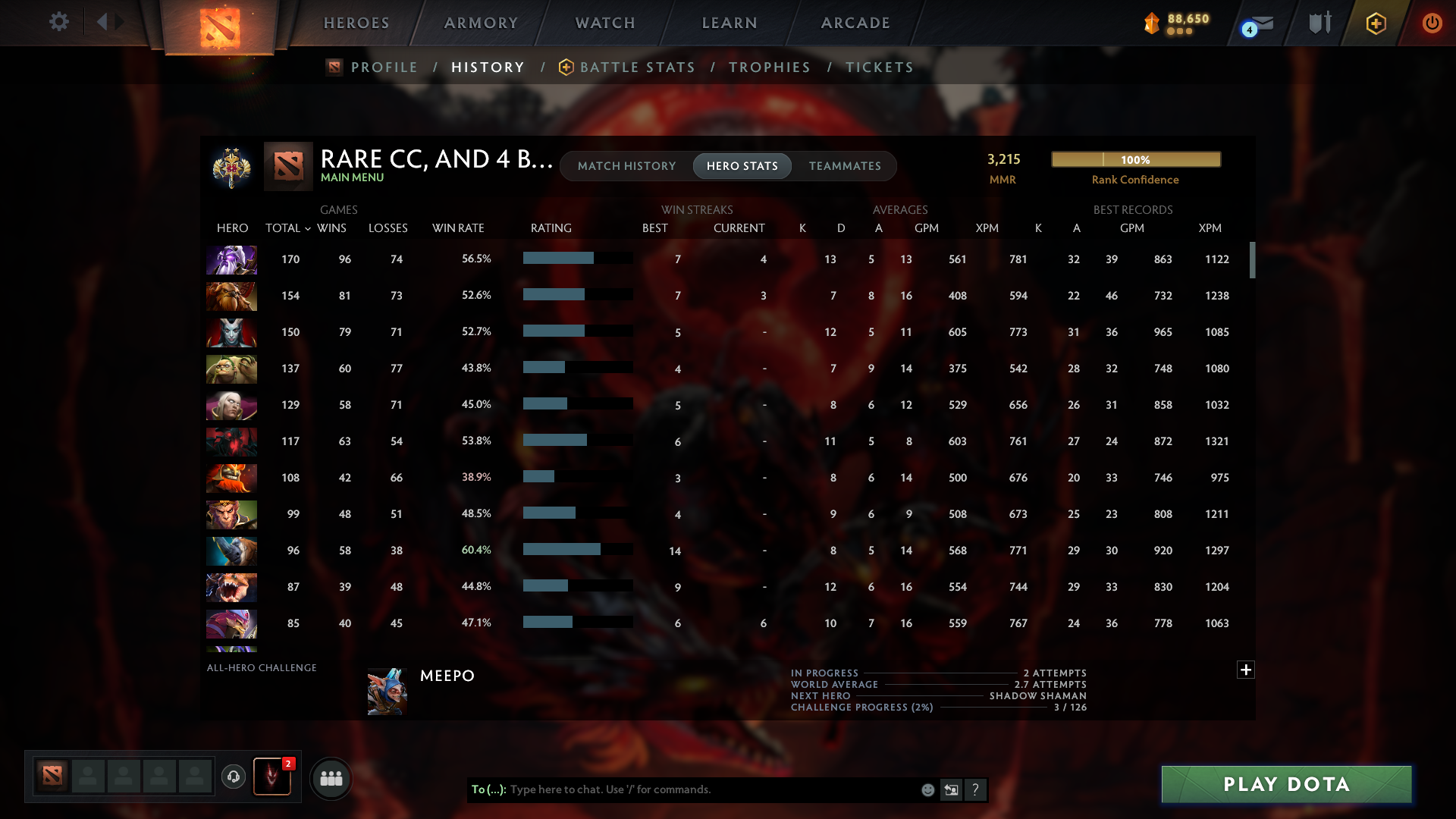Switch to the TROPHIES tab

(x=769, y=67)
